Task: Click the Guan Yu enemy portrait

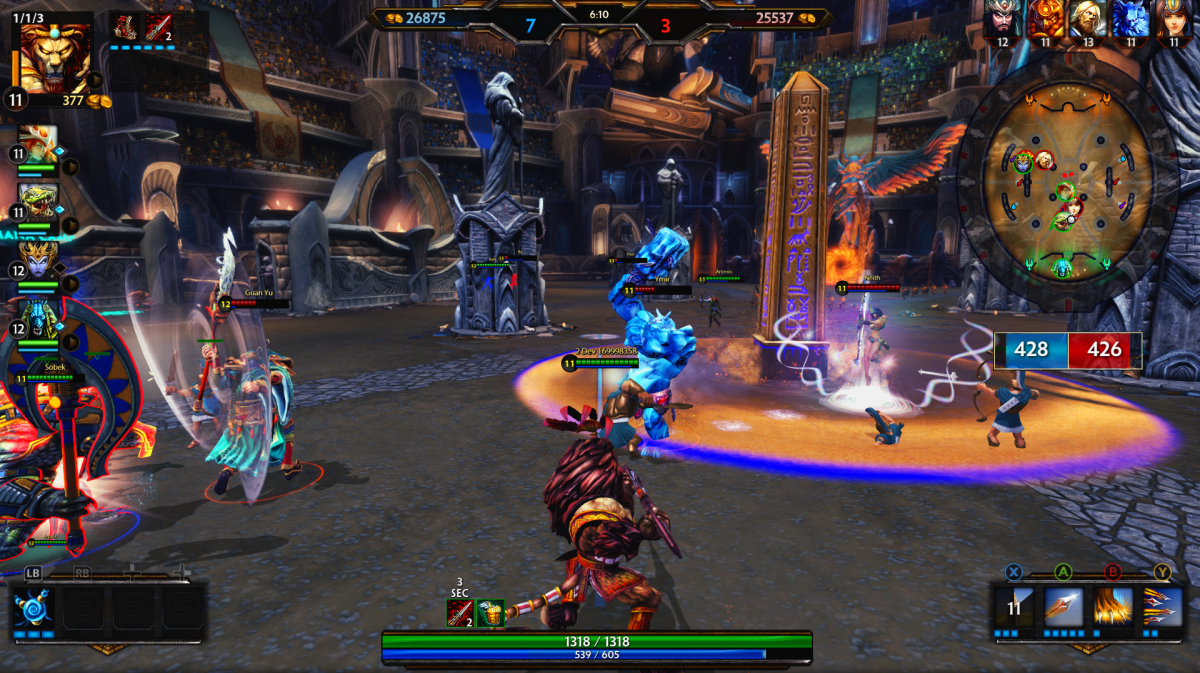Action: click(1003, 19)
